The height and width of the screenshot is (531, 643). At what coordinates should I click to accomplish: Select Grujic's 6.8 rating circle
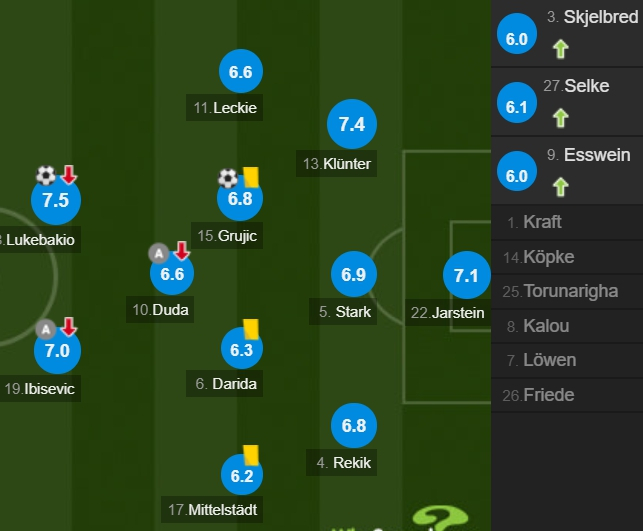(x=241, y=198)
